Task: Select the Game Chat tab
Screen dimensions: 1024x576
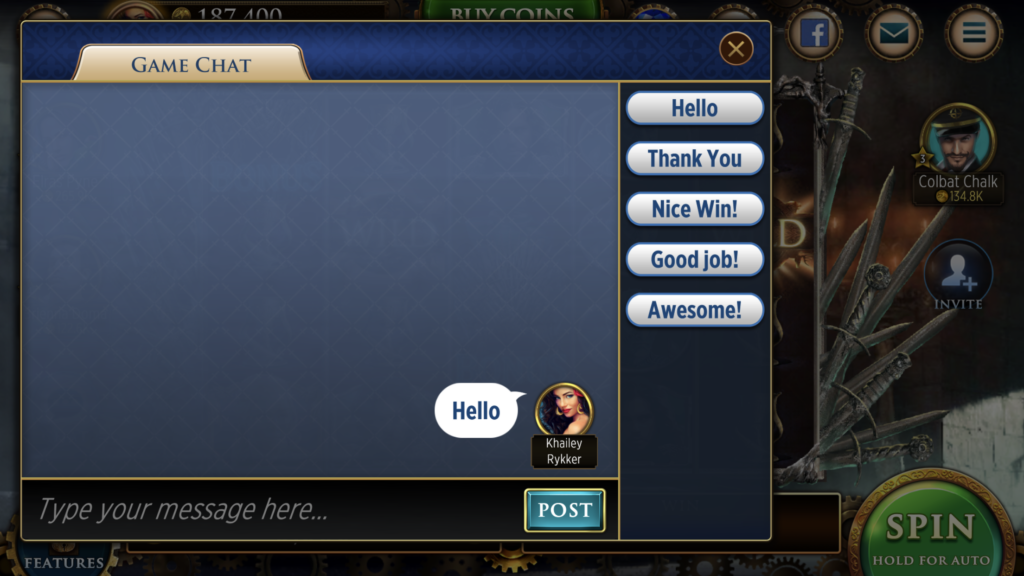Action: click(190, 65)
